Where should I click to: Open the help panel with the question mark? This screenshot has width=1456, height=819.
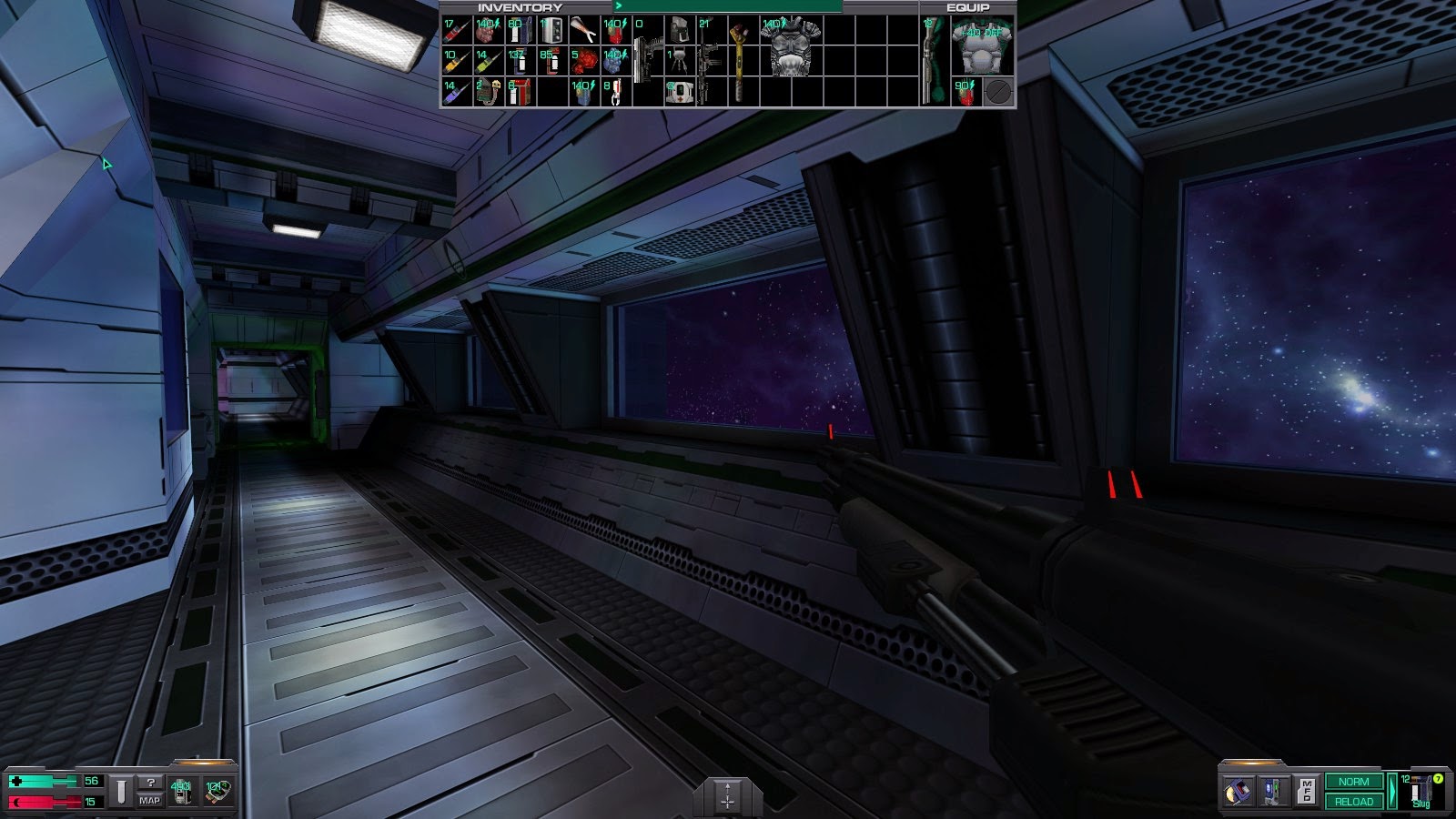[x=152, y=782]
